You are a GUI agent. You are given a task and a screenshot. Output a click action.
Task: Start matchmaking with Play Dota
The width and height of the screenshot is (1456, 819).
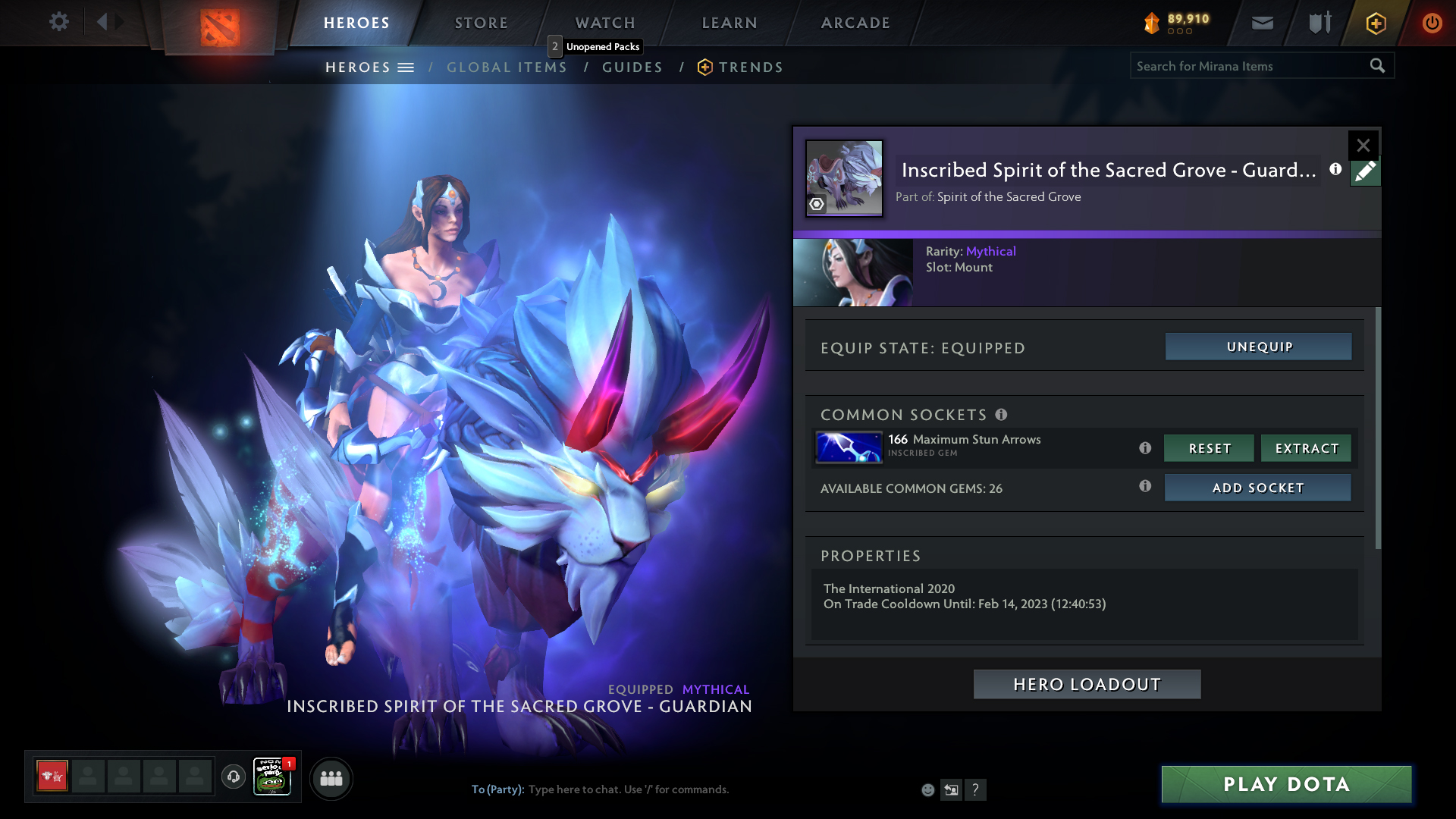[1286, 784]
